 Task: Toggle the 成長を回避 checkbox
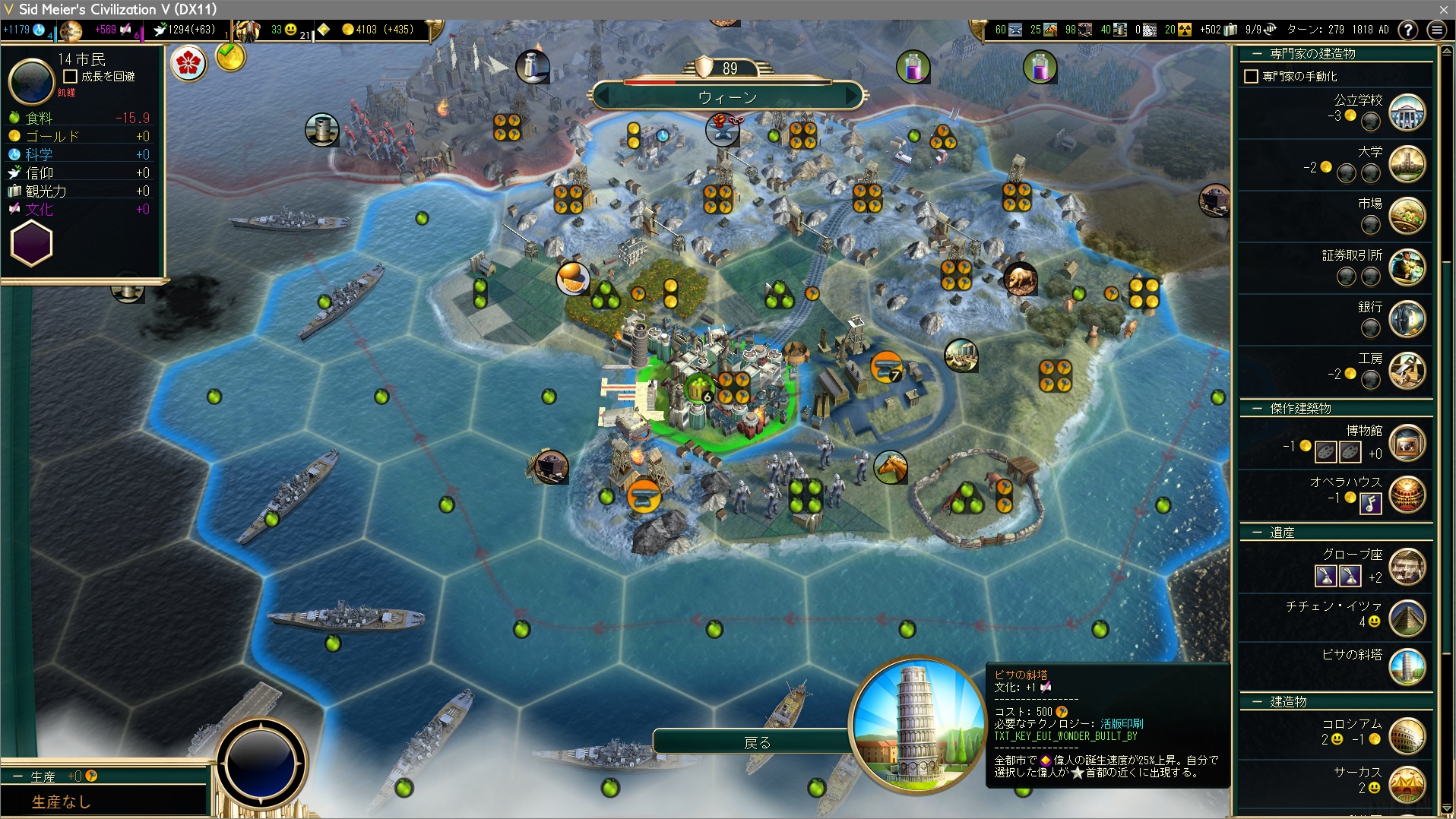tap(71, 77)
